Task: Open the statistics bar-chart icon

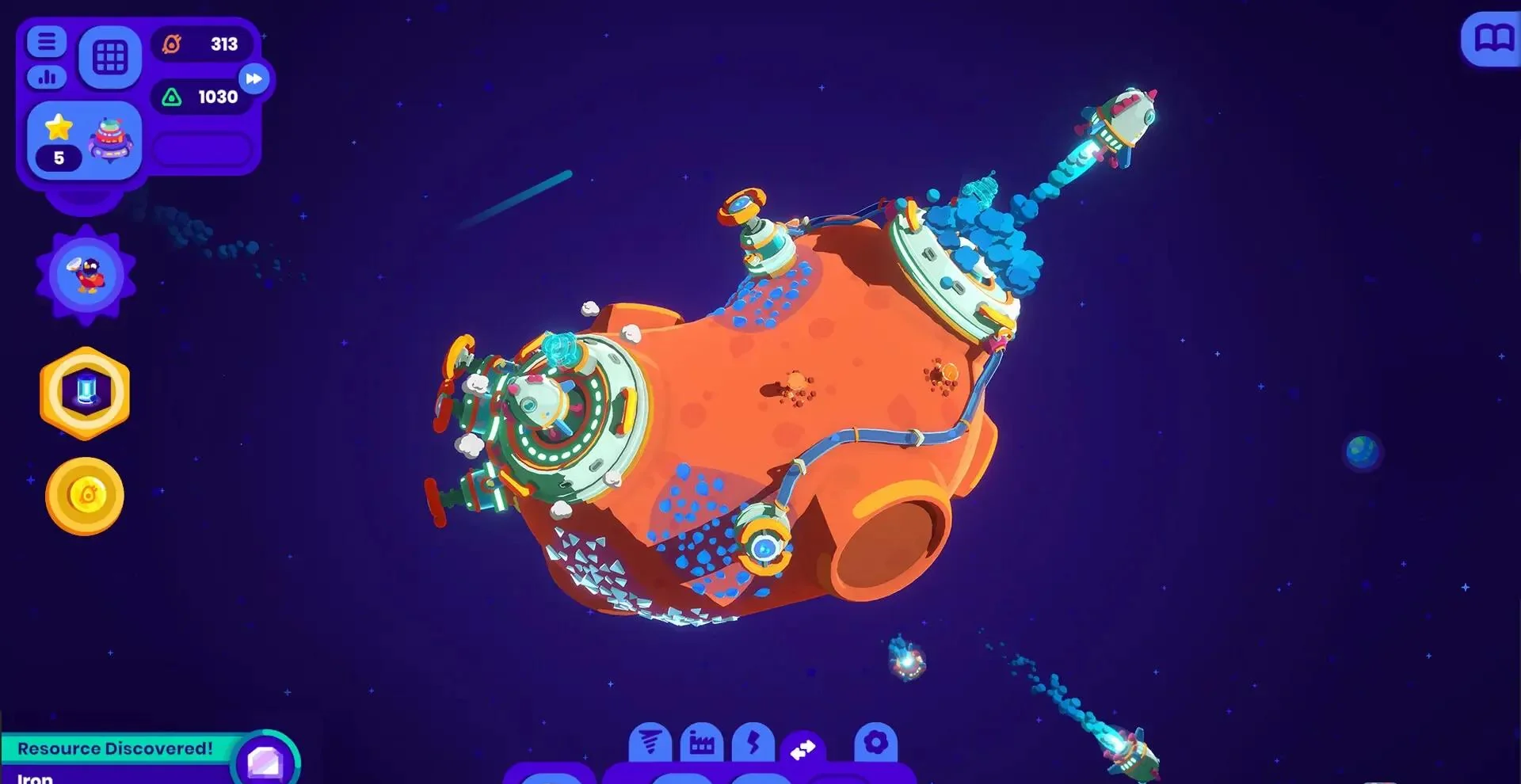Action: [46, 78]
